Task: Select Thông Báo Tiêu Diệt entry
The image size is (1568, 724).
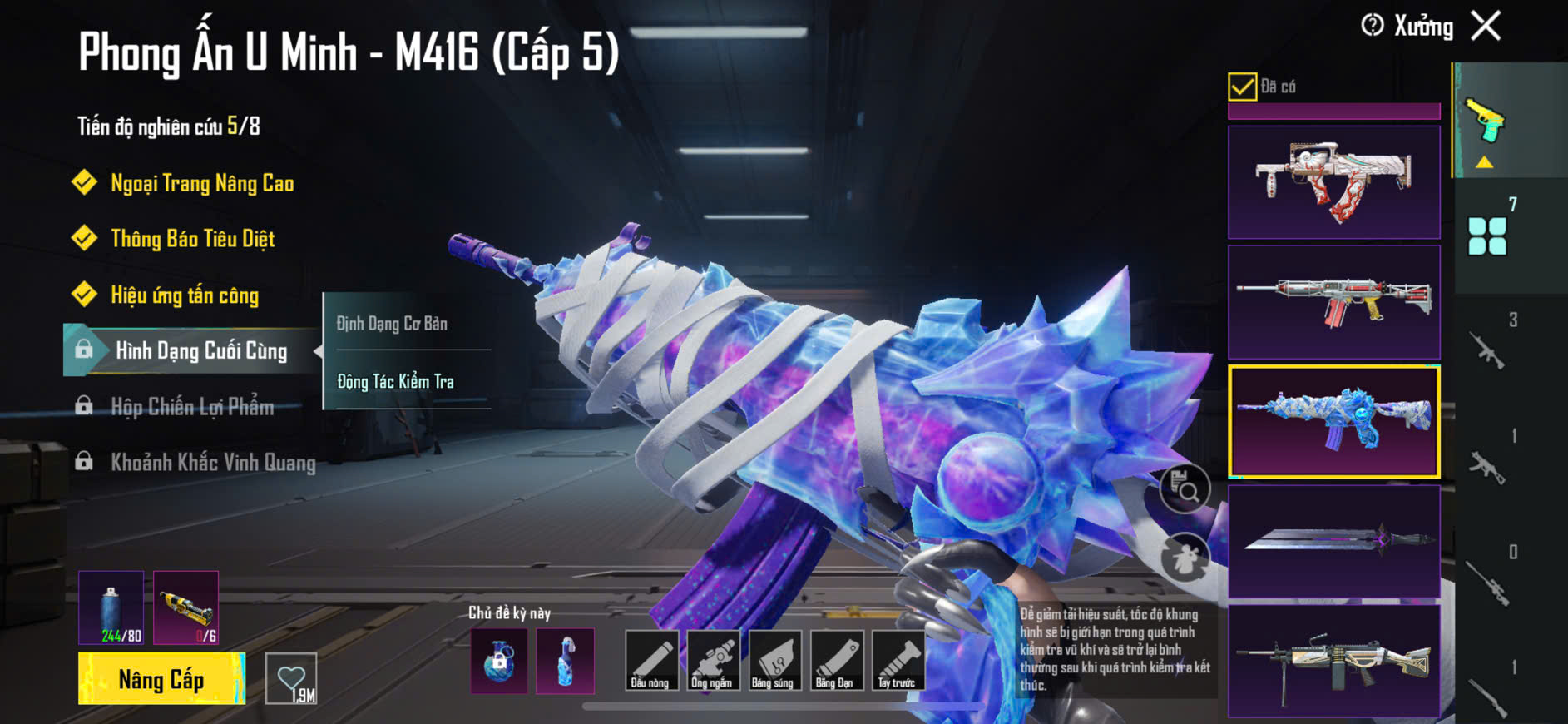Action: pyautogui.click(x=192, y=239)
